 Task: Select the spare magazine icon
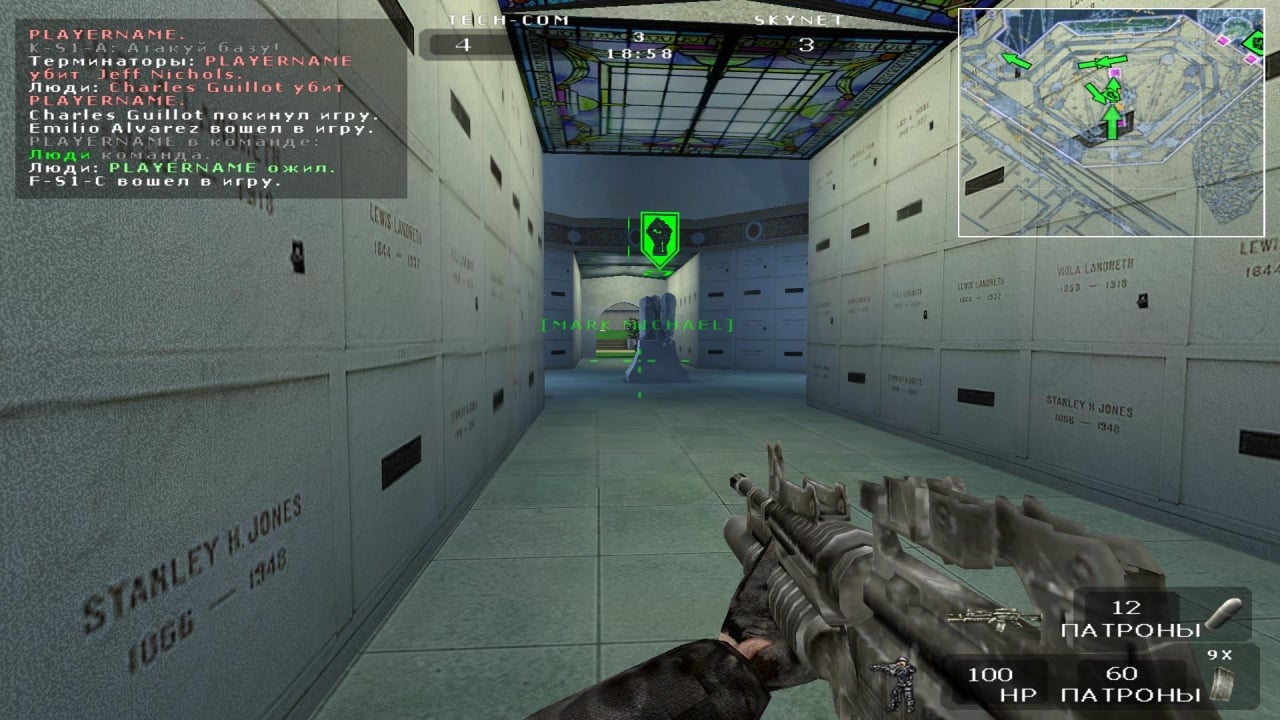[x=1220, y=683]
